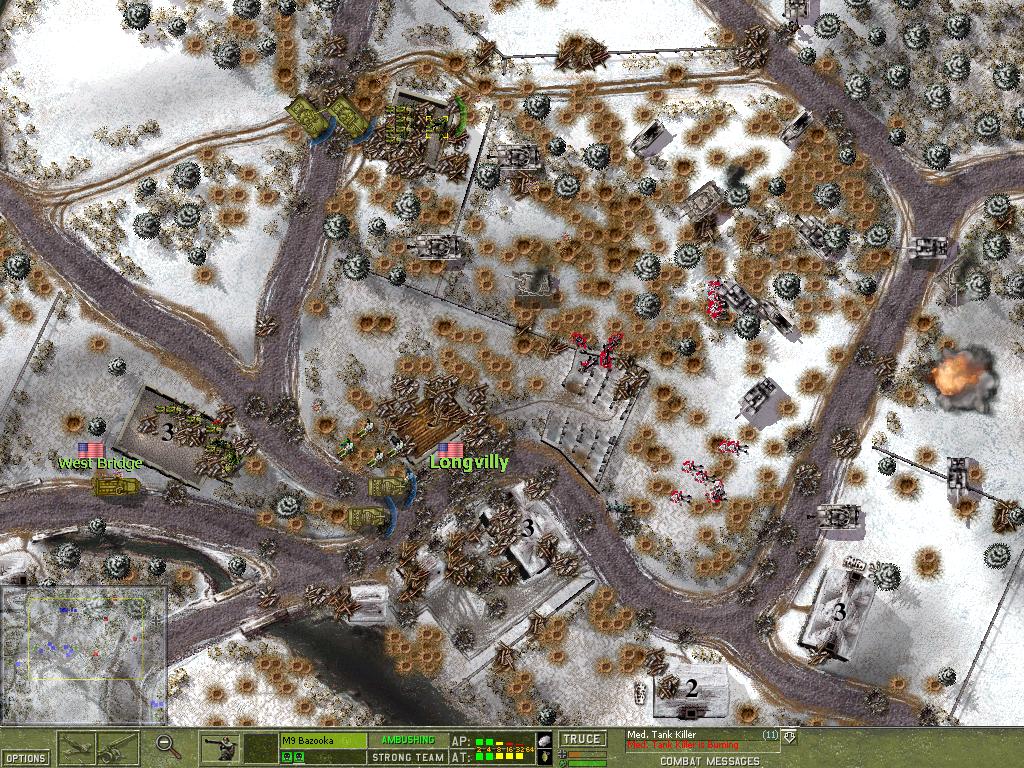Select the bazooka soldier portrait
The height and width of the screenshot is (768, 1024).
click(223, 747)
